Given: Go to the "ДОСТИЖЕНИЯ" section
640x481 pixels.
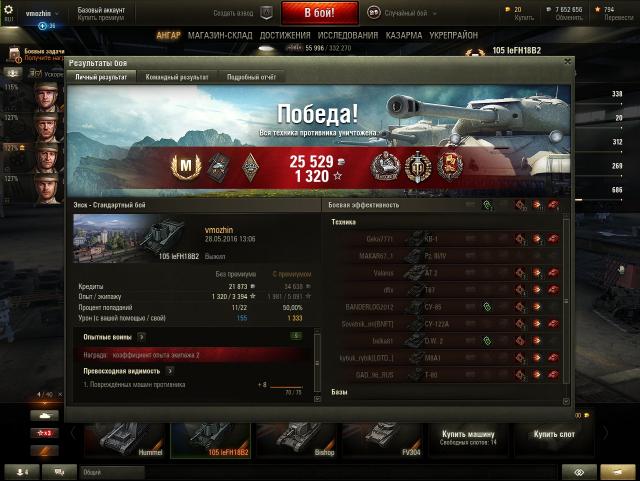Looking at the screenshot, I should pyautogui.click(x=285, y=35).
